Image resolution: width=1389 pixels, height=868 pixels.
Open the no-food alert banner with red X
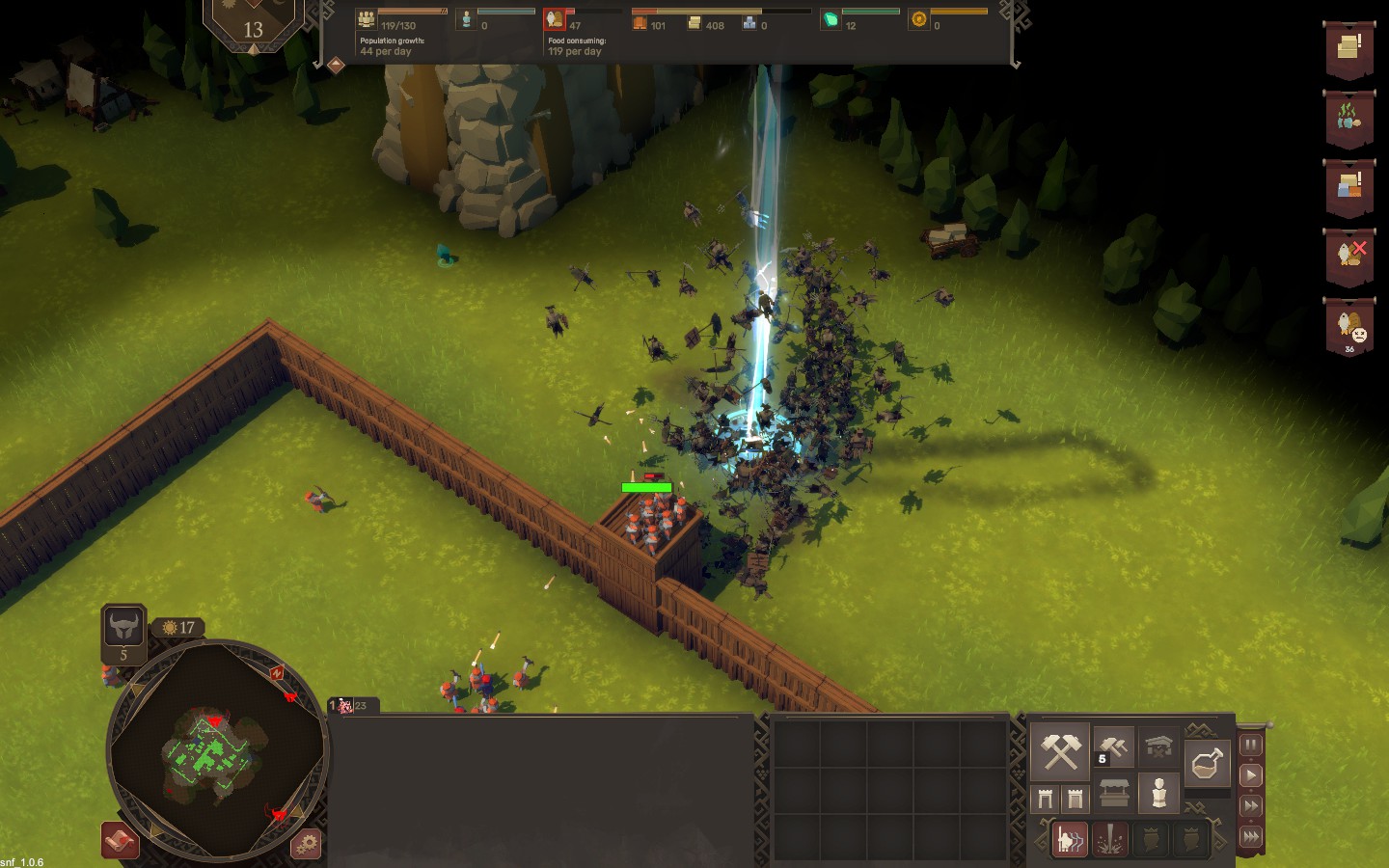pyautogui.click(x=1348, y=256)
